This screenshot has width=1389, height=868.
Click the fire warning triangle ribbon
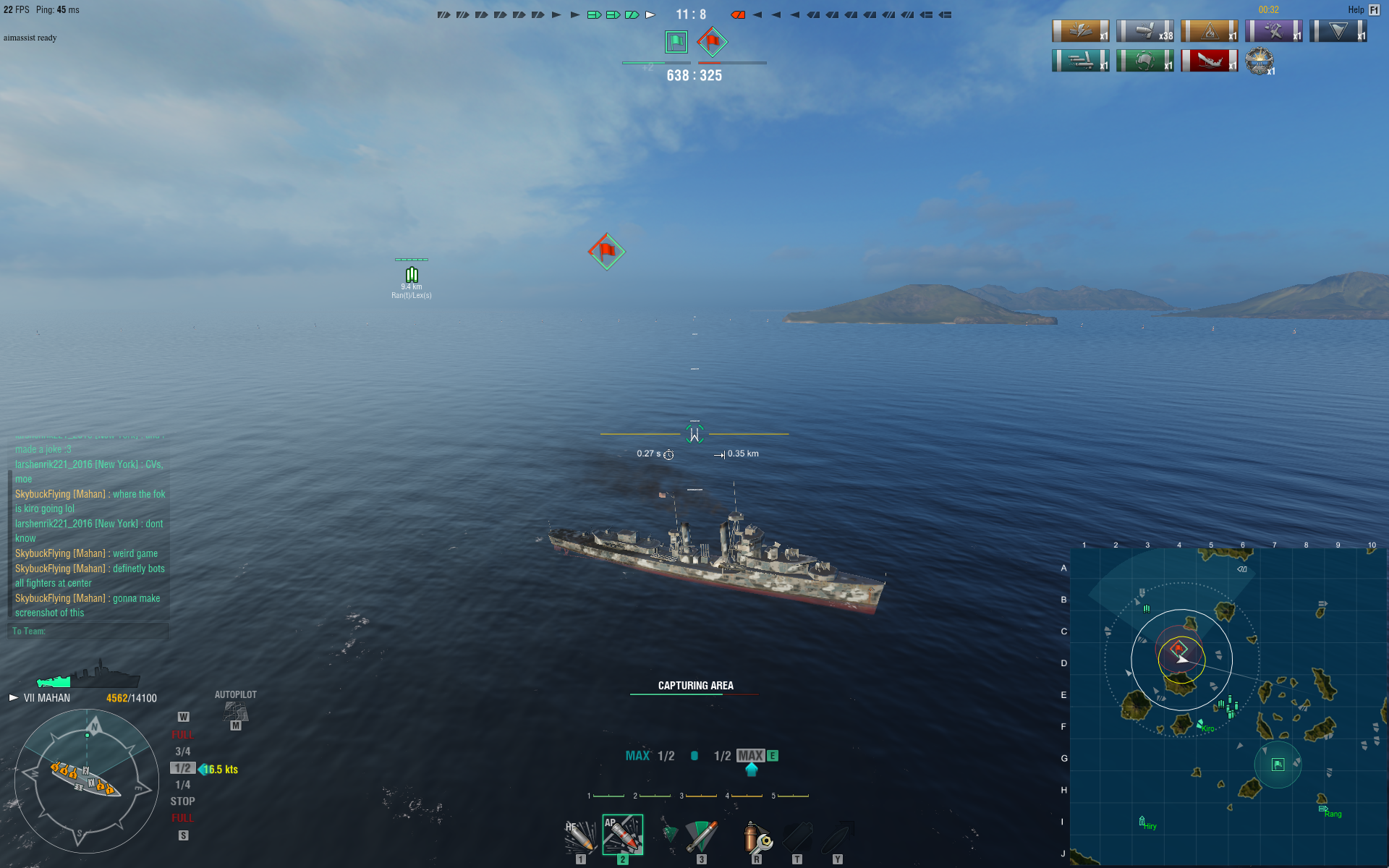click(1209, 31)
